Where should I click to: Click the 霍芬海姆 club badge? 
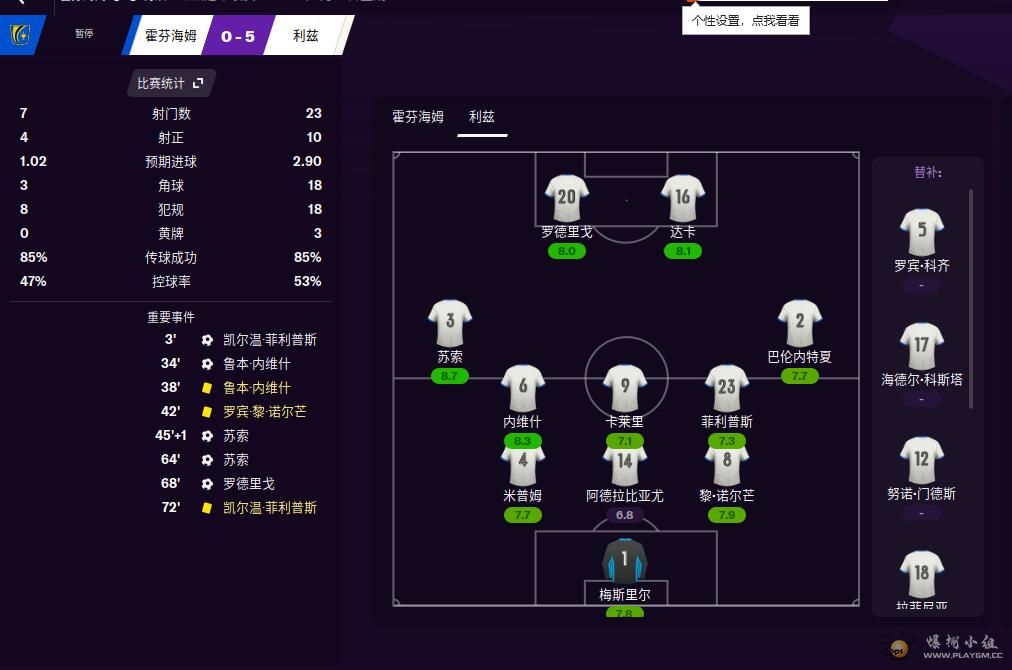pyautogui.click(x=19, y=36)
